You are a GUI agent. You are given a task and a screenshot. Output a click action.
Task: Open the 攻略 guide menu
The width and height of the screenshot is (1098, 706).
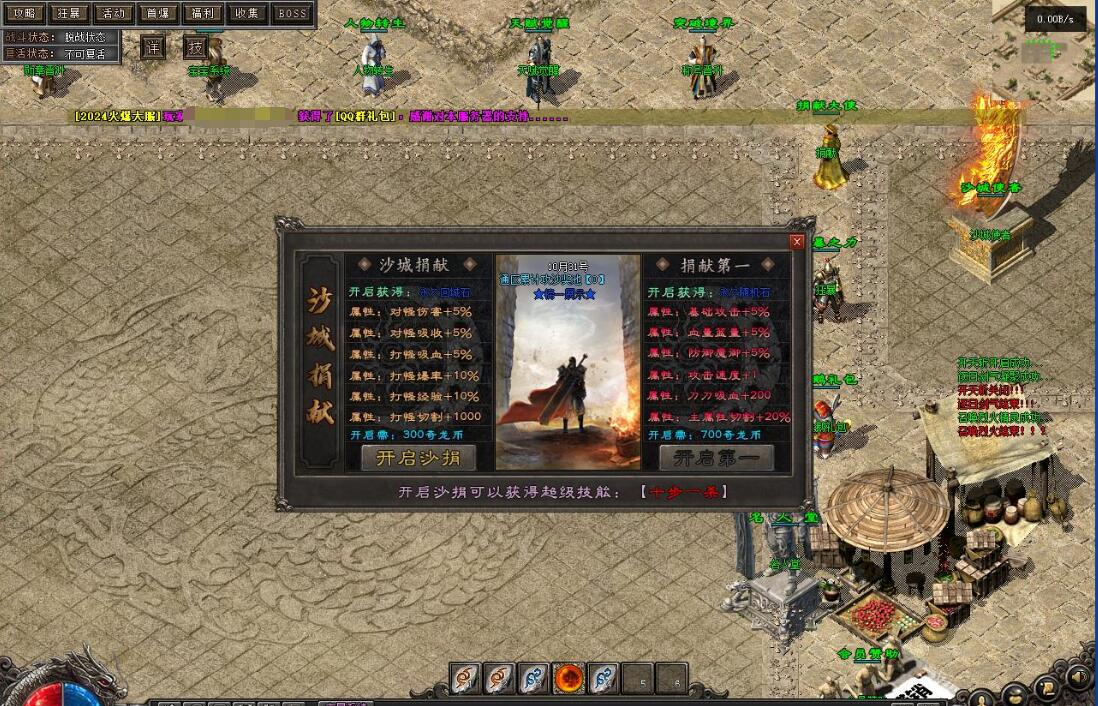[x=24, y=13]
